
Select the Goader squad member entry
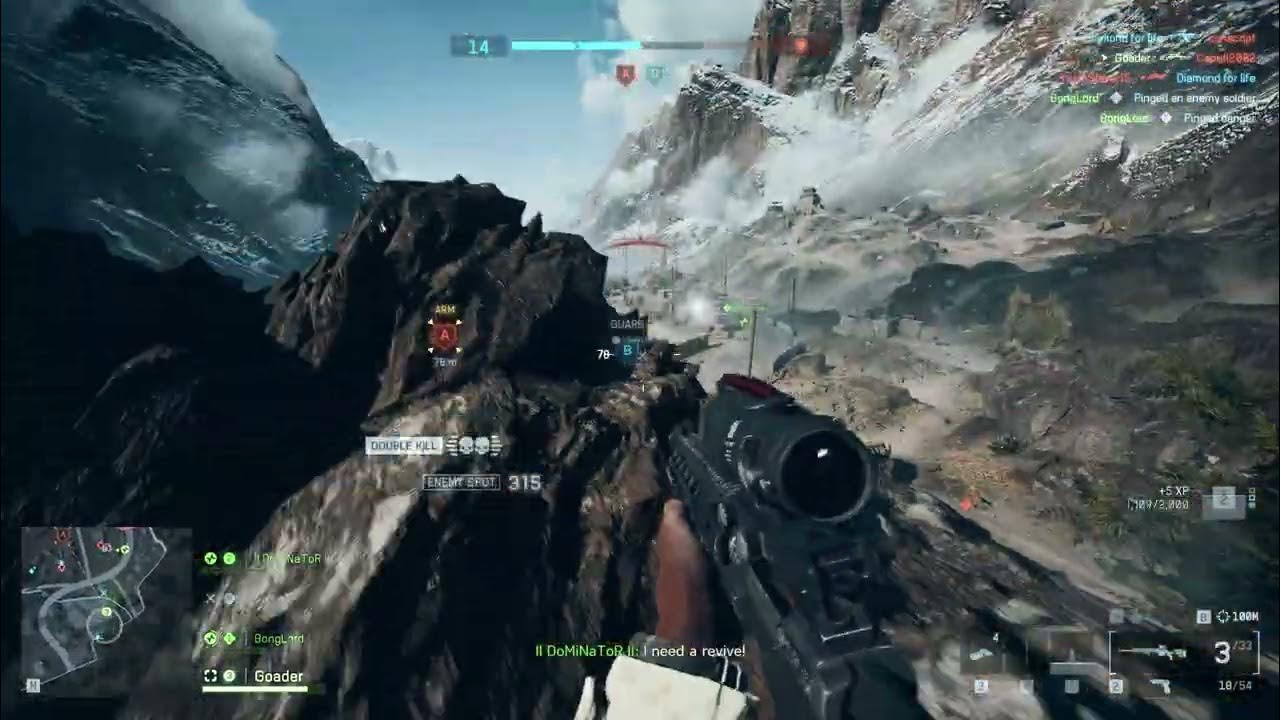(x=277, y=676)
